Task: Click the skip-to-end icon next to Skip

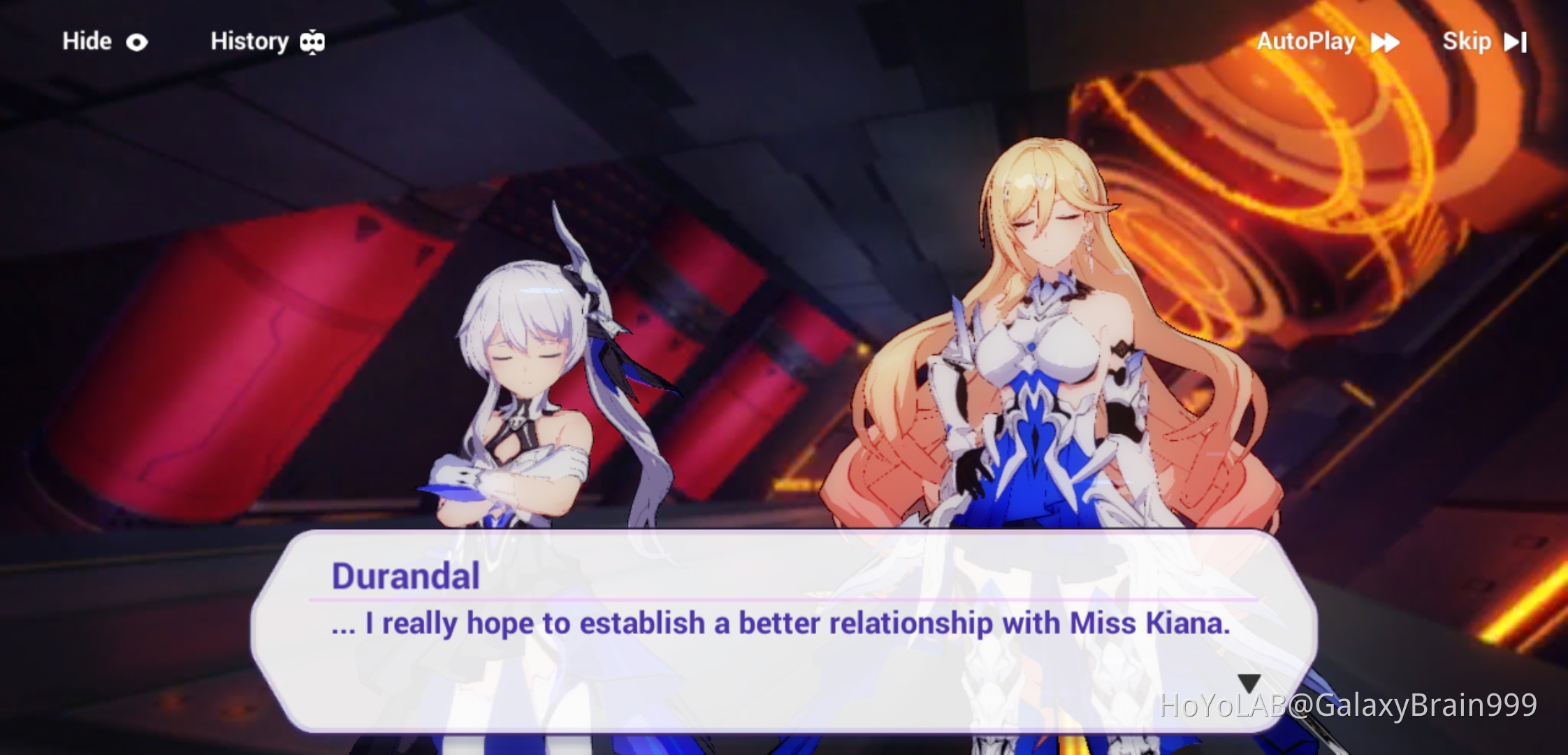Action: 1513,41
